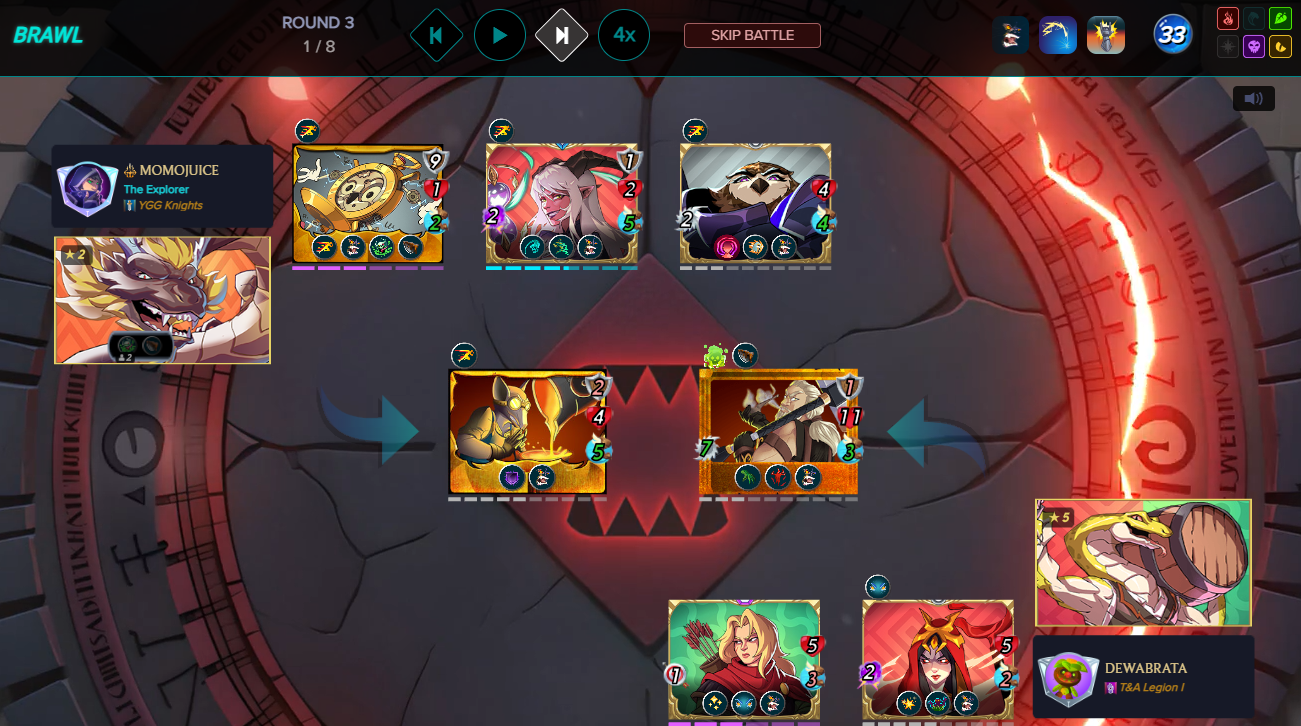Step forward to the next action
Screen dimensions: 1301x726
(x=562, y=35)
